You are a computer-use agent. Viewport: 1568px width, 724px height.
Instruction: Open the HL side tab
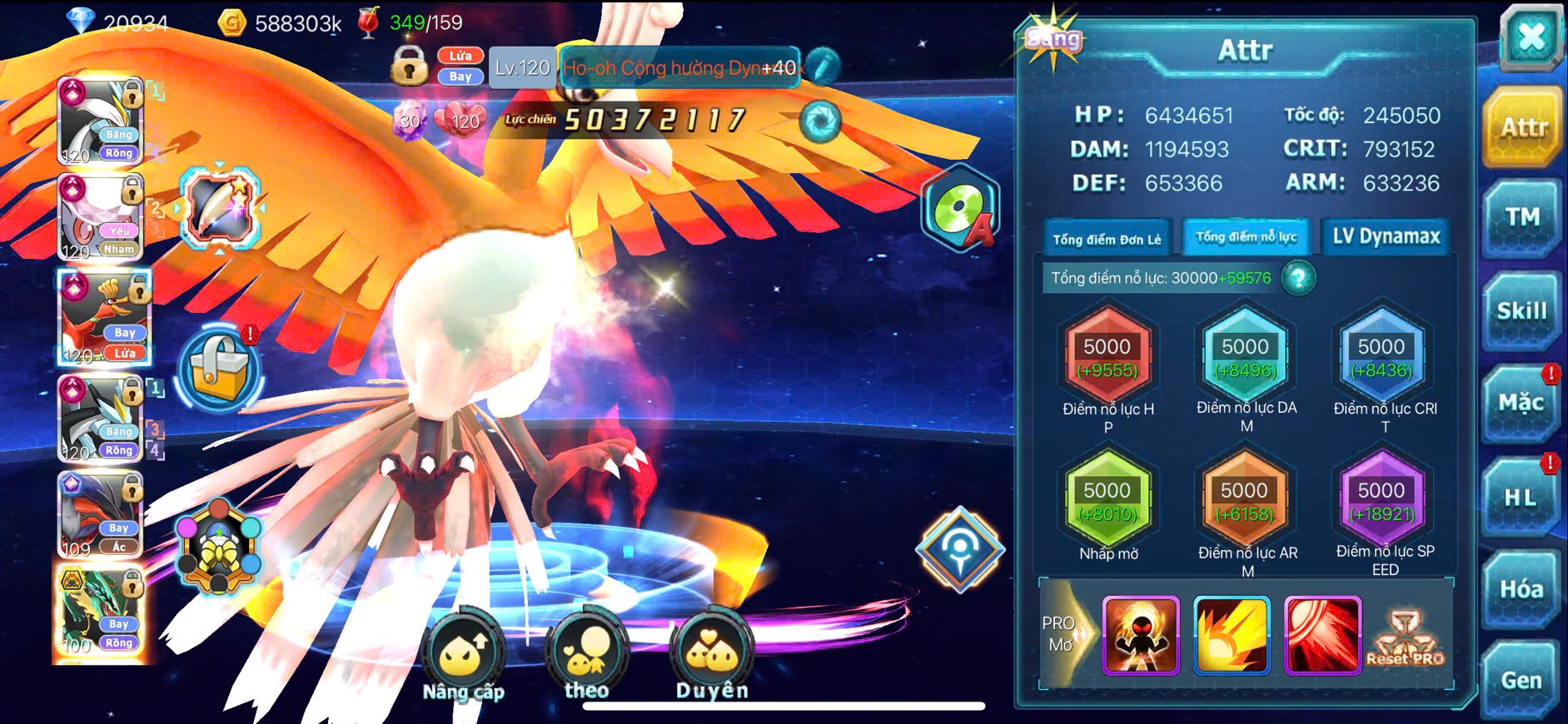[x=1520, y=498]
